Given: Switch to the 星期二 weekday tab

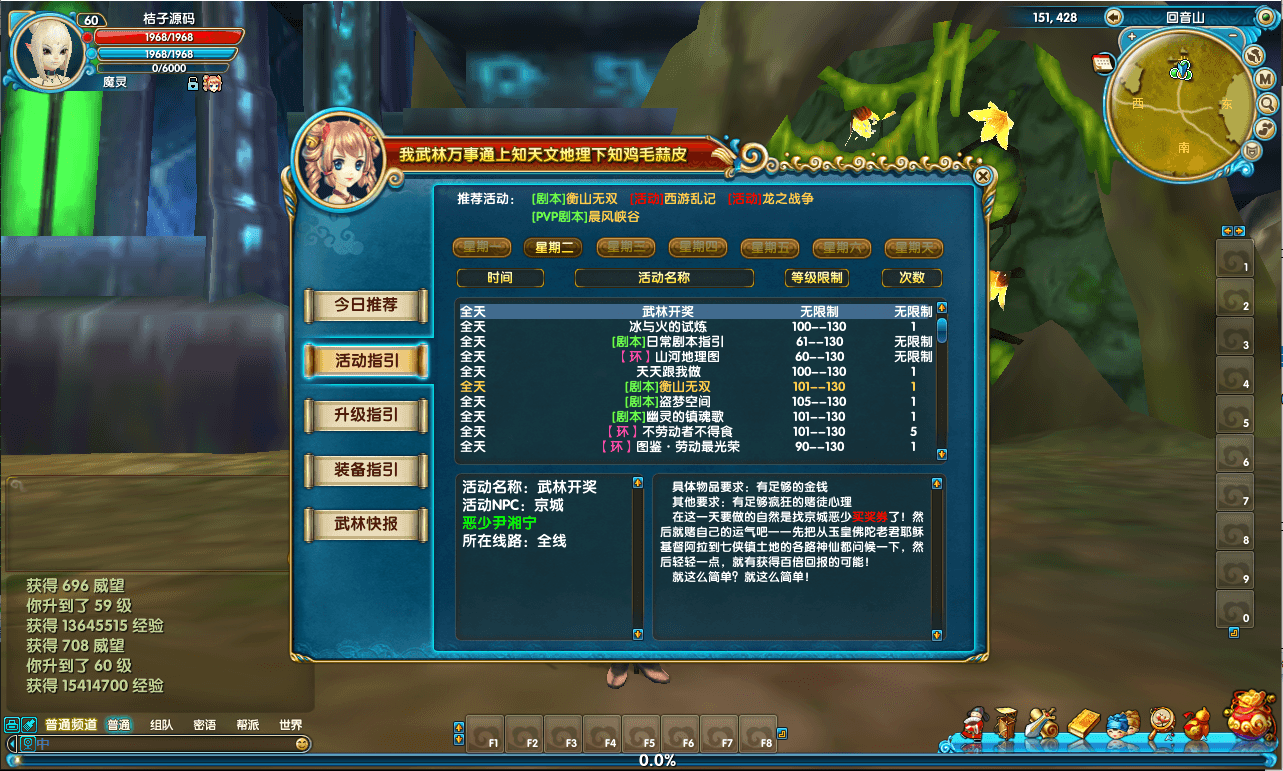Looking at the screenshot, I should pyautogui.click(x=553, y=247).
